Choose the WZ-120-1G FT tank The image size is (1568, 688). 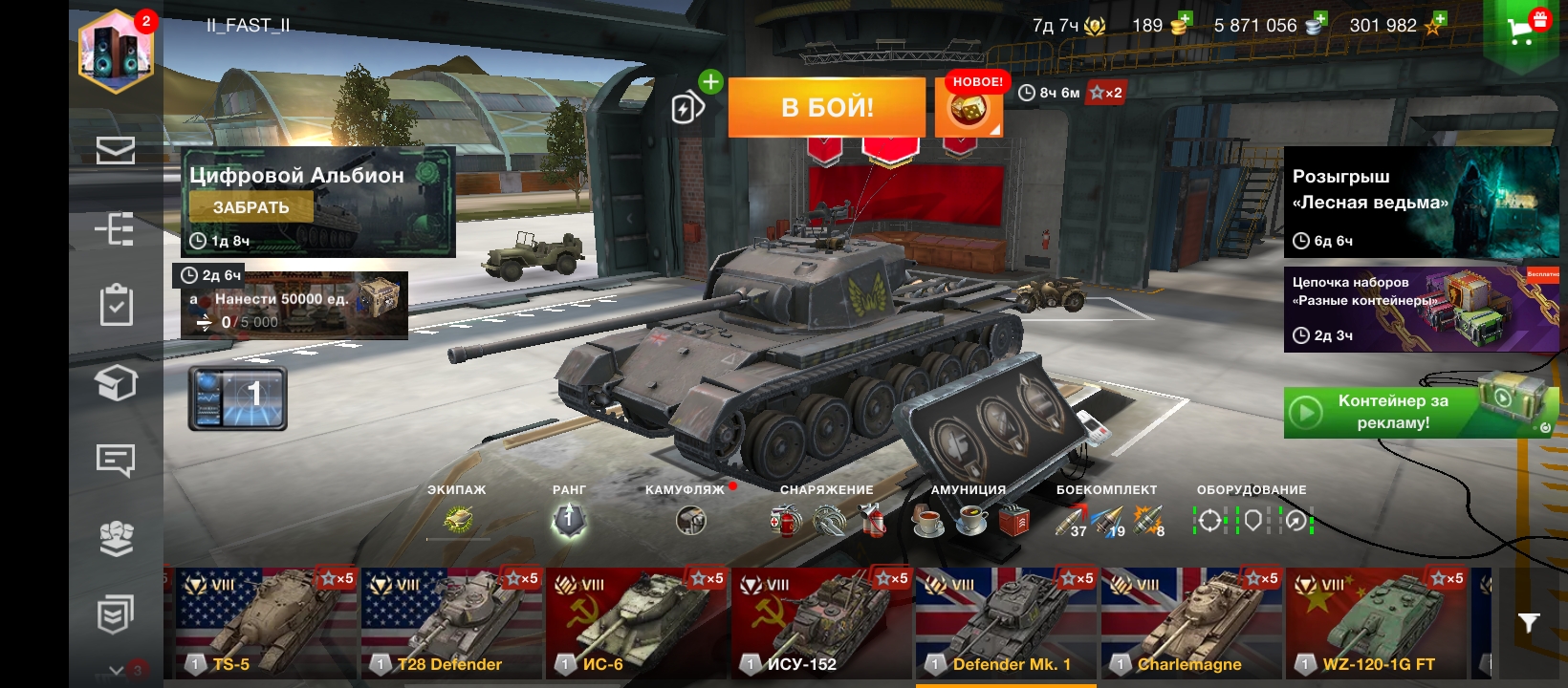pos(1377,623)
